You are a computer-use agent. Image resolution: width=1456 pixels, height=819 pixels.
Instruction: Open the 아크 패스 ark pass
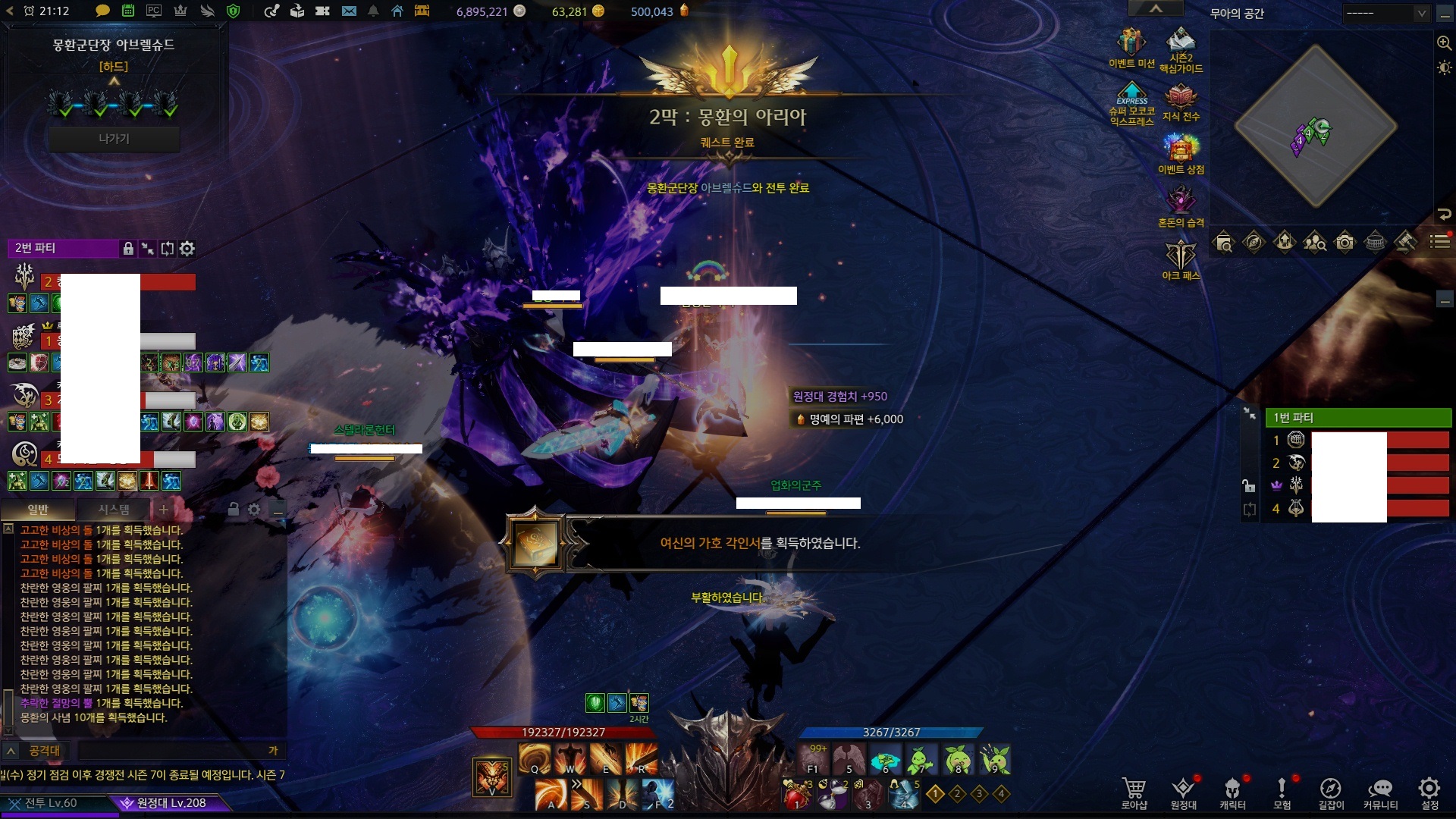tap(1181, 259)
